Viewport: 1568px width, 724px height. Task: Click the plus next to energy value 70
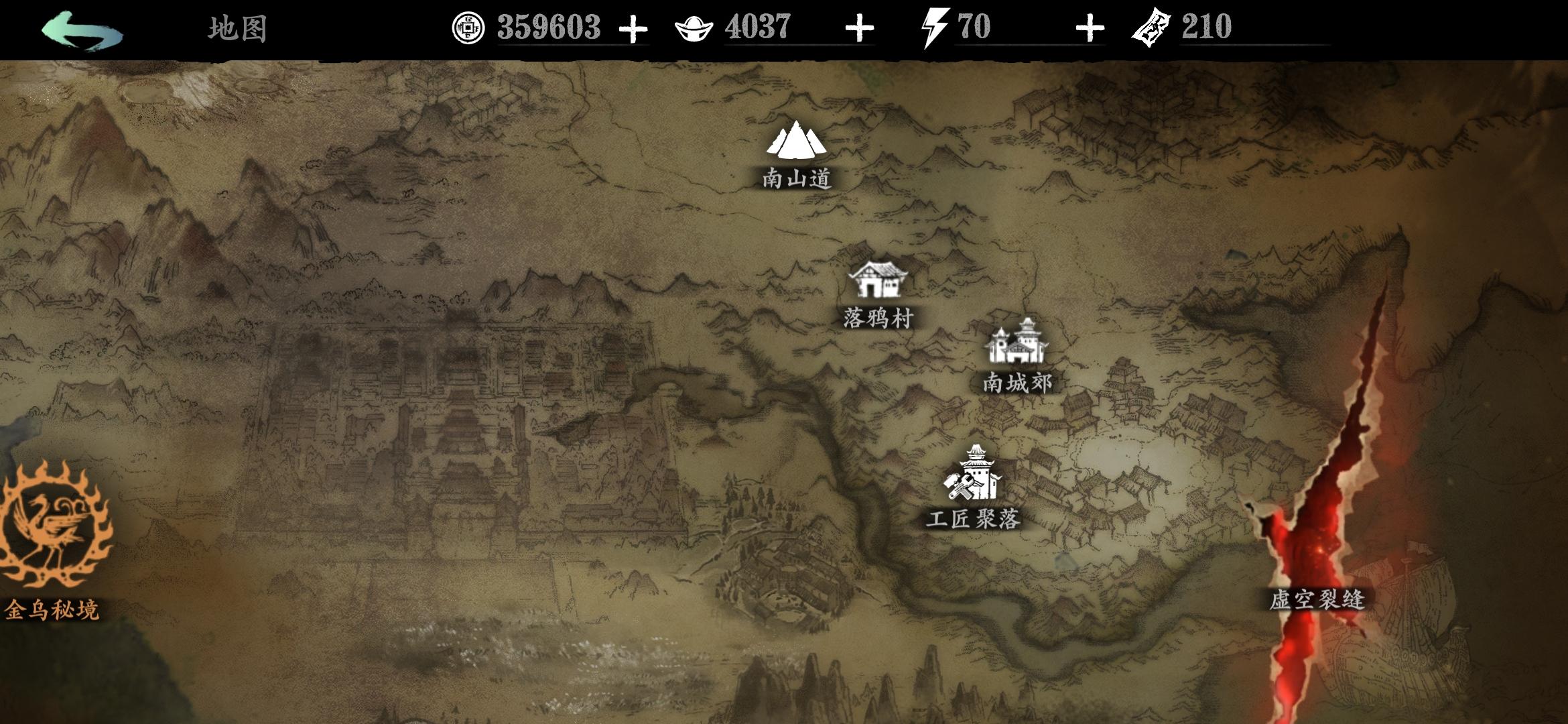click(1089, 28)
